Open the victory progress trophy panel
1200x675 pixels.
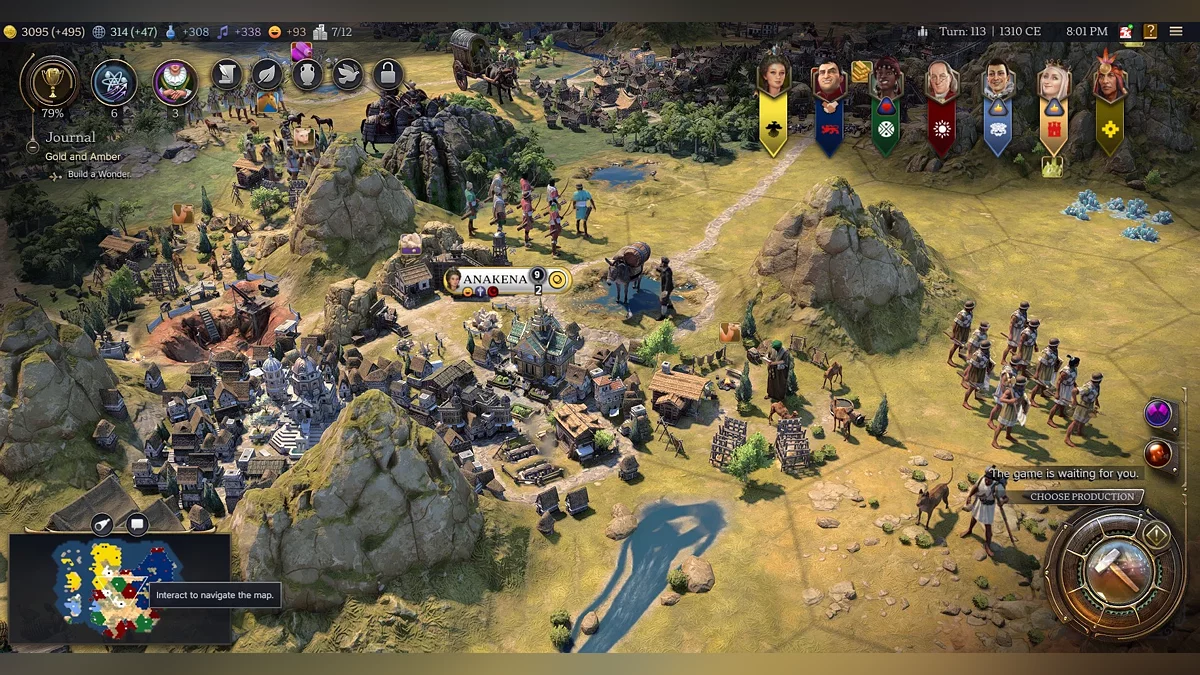click(x=48, y=80)
